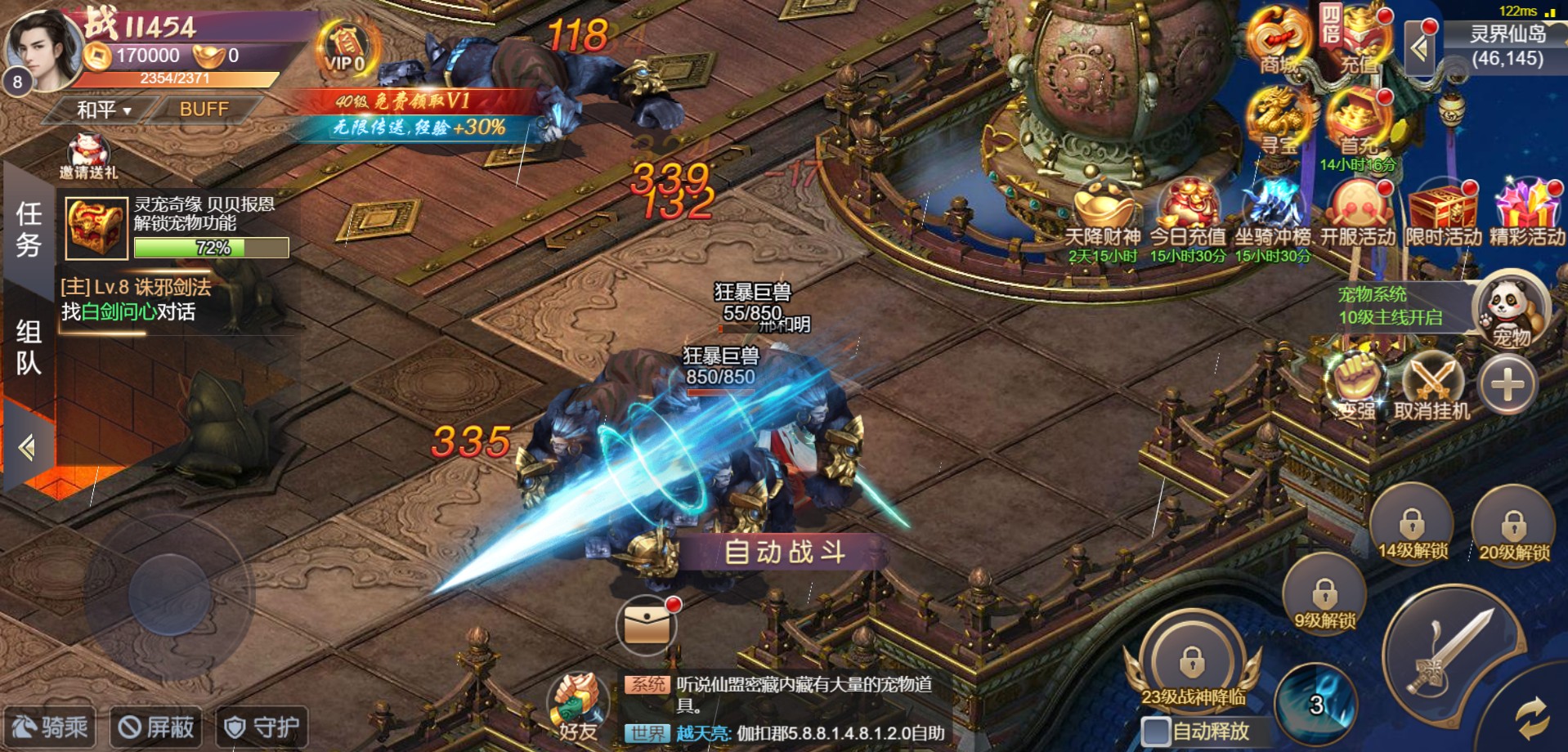Open the 商城 shop icon
This screenshot has width=1568, height=752.
1277,41
